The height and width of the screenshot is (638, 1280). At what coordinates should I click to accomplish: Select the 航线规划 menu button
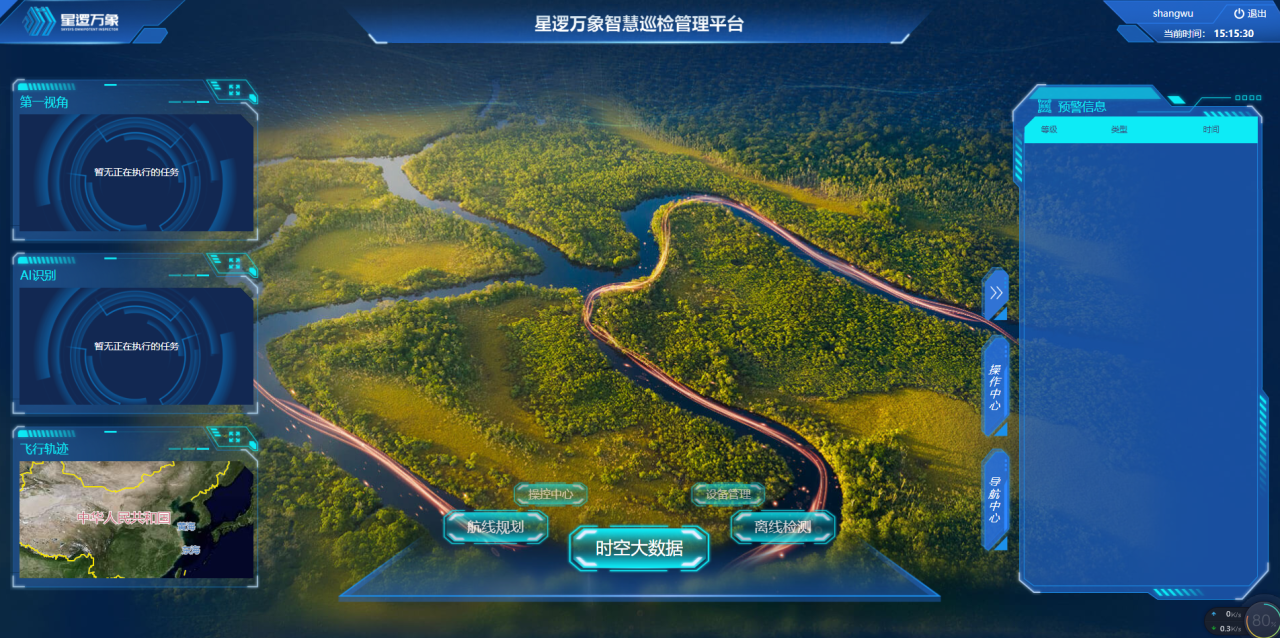tap(496, 526)
